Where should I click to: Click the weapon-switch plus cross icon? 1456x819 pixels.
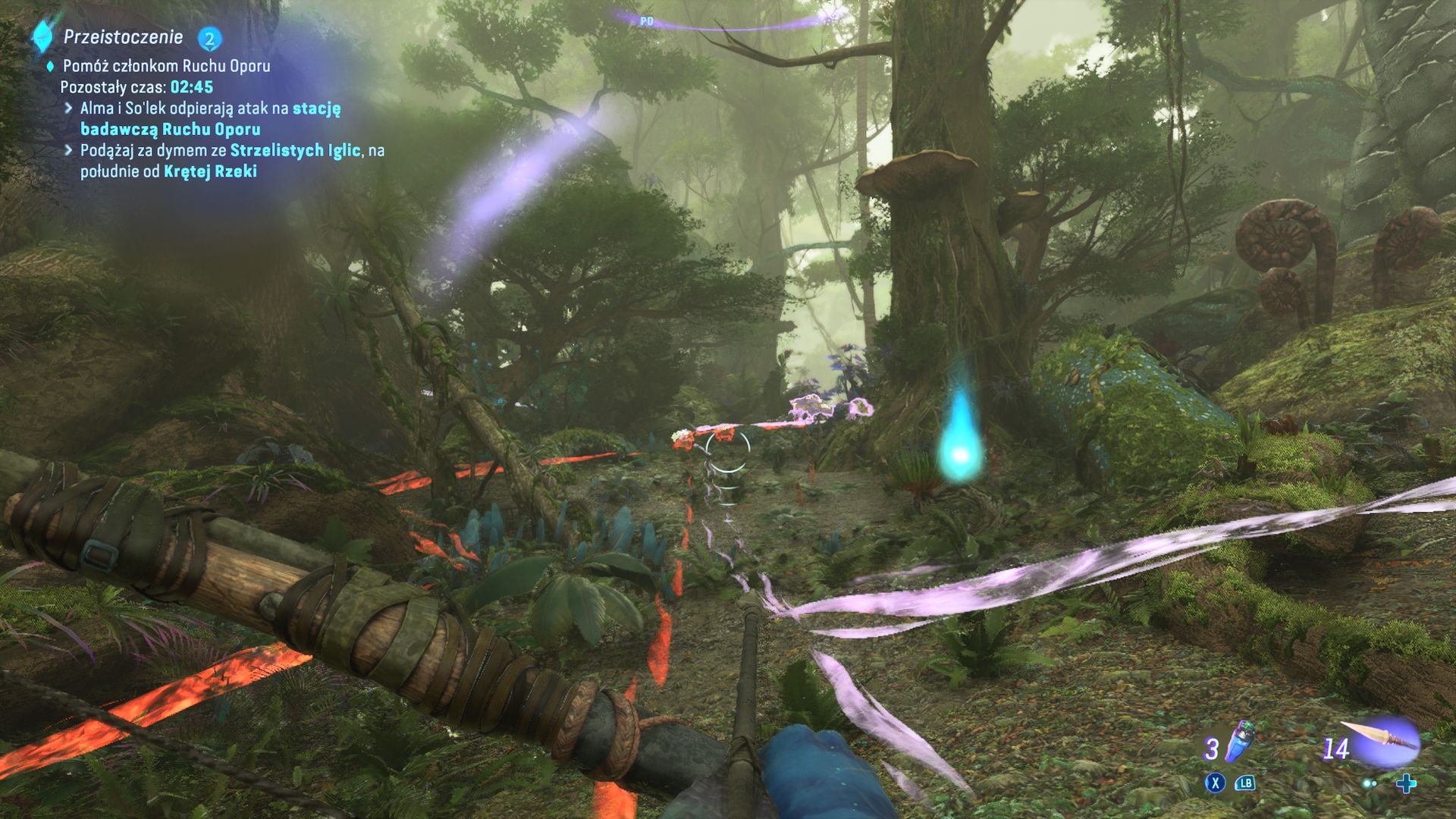point(1405,783)
